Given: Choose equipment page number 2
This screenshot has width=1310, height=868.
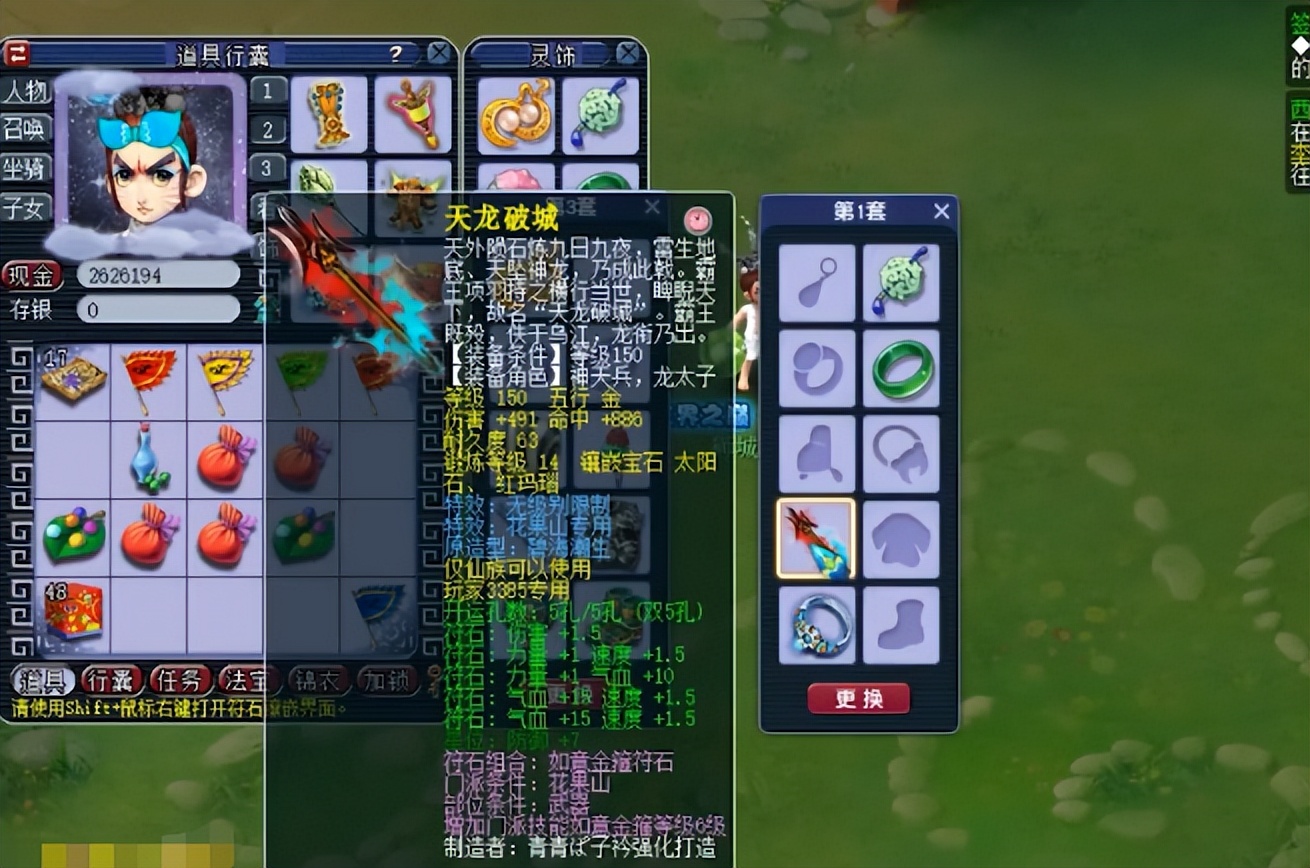Looking at the screenshot, I should pos(268,130).
